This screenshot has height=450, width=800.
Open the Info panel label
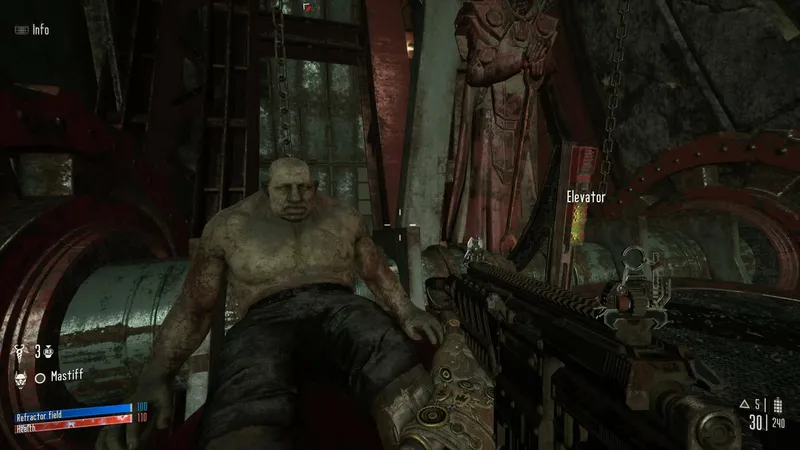40,29
